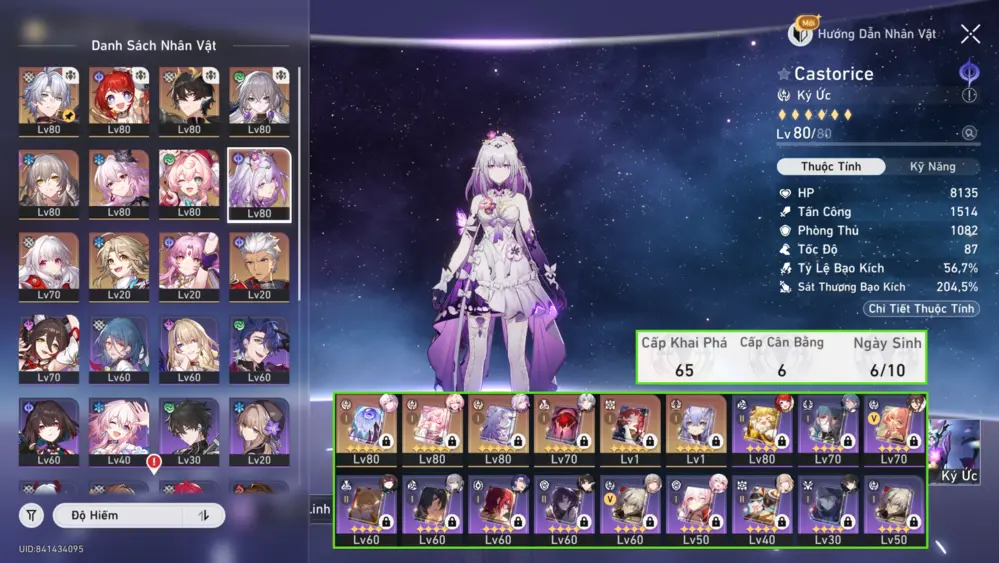Toggle the sort order arrows

(x=204, y=515)
